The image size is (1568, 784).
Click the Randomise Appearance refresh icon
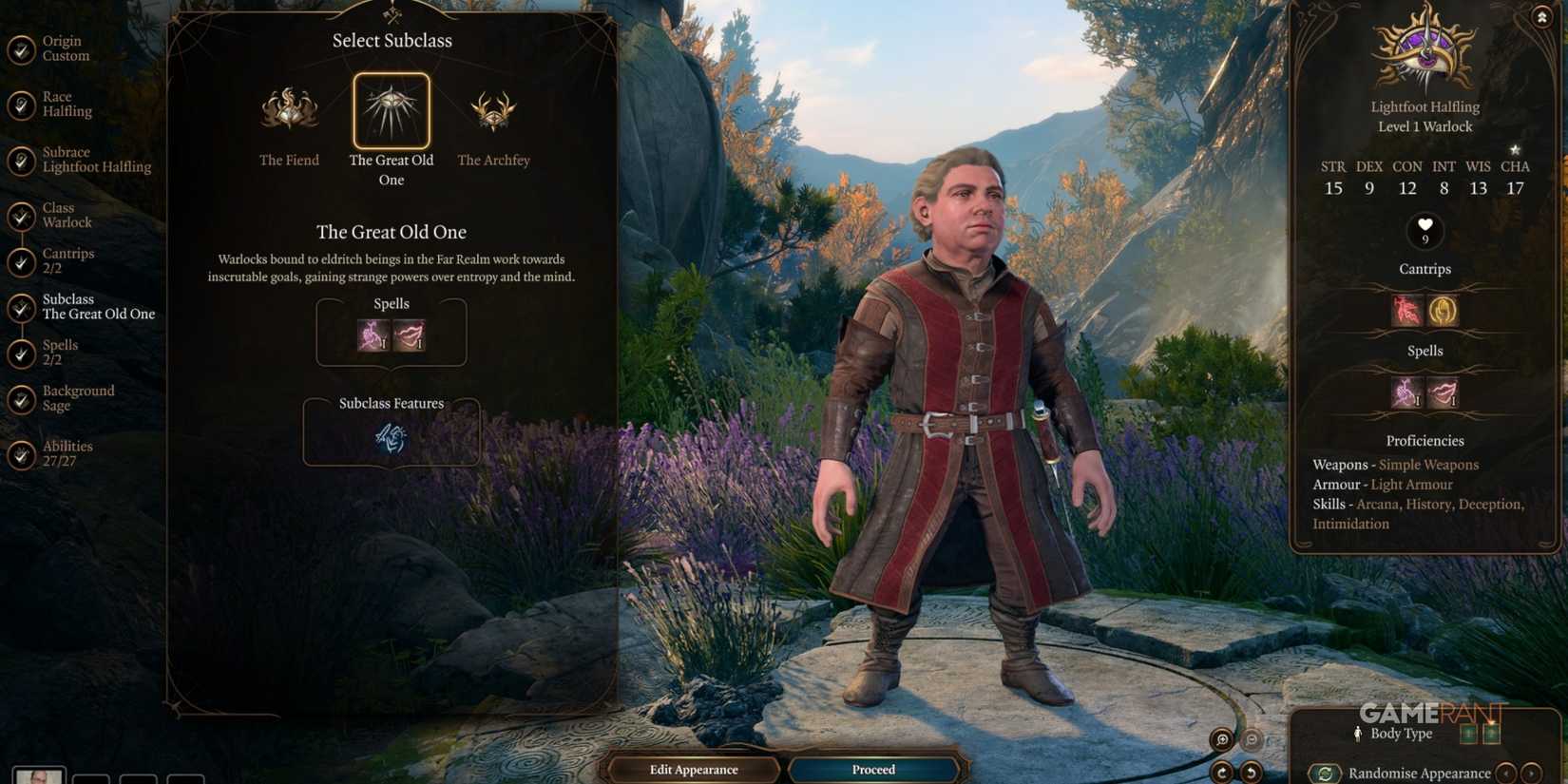pyautogui.click(x=1327, y=773)
